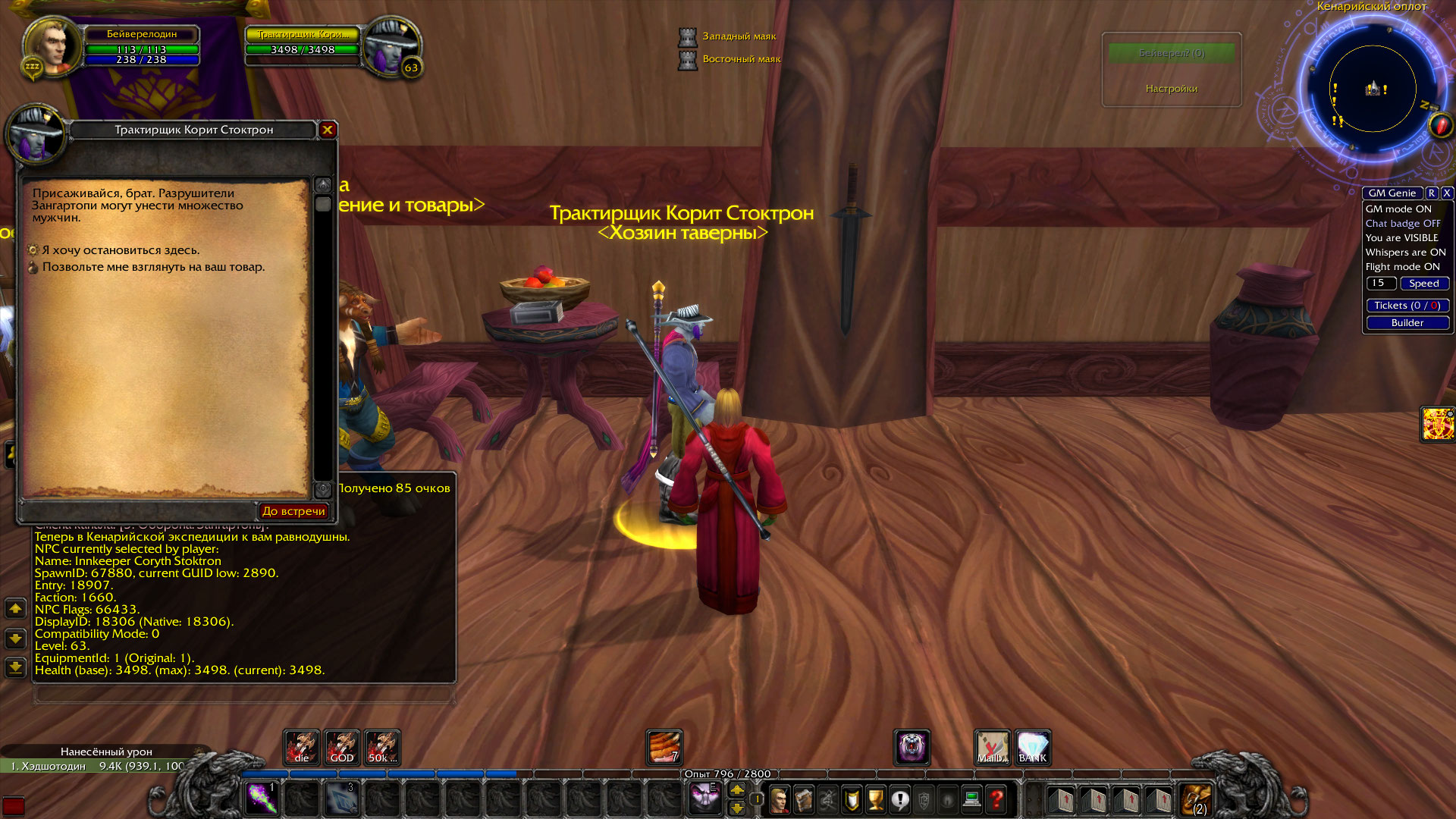Click the red question mark help icon
The height and width of the screenshot is (819, 1456).
996,800
